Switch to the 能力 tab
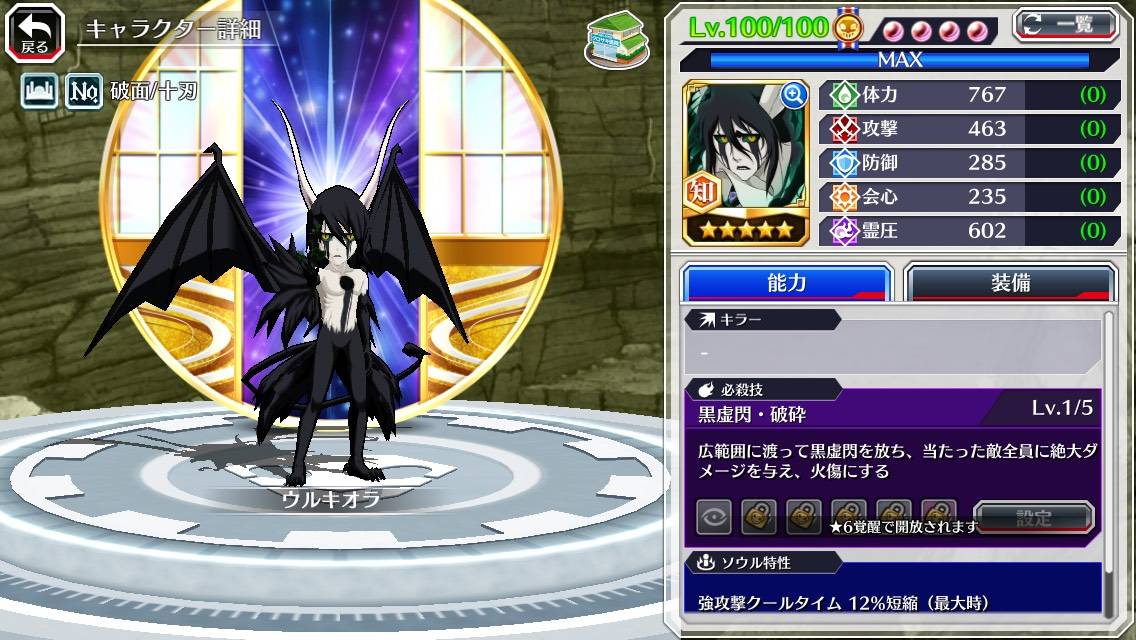The width and height of the screenshot is (1136, 640). pyautogui.click(x=786, y=283)
